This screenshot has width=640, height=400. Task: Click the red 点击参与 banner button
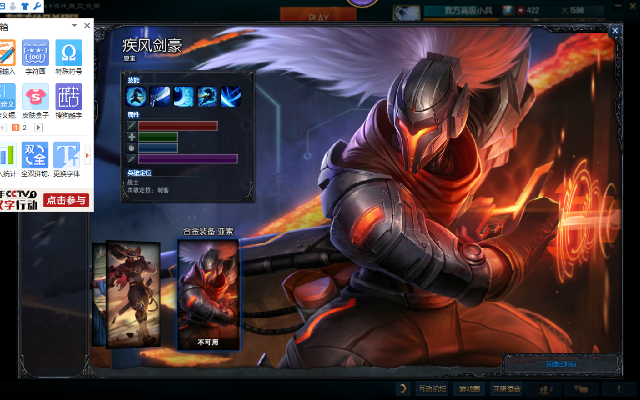point(66,200)
